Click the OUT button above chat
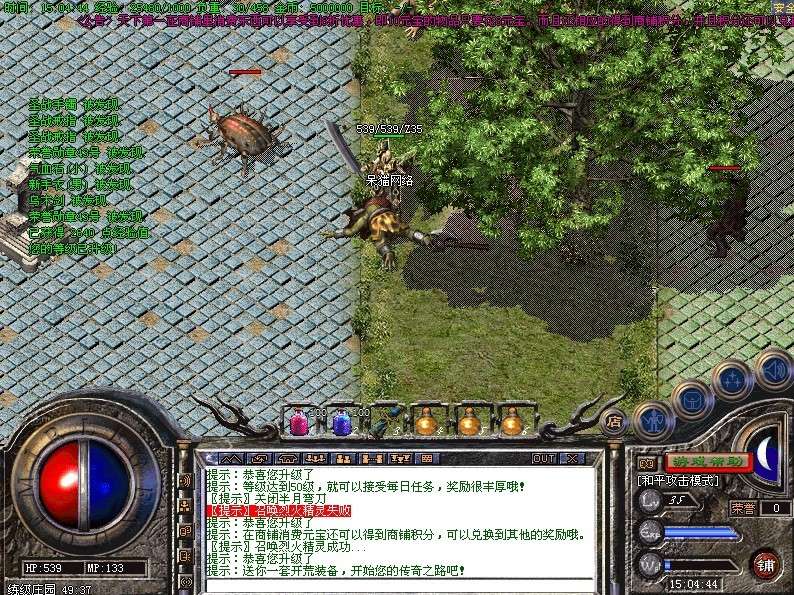794x595 pixels. point(544,459)
